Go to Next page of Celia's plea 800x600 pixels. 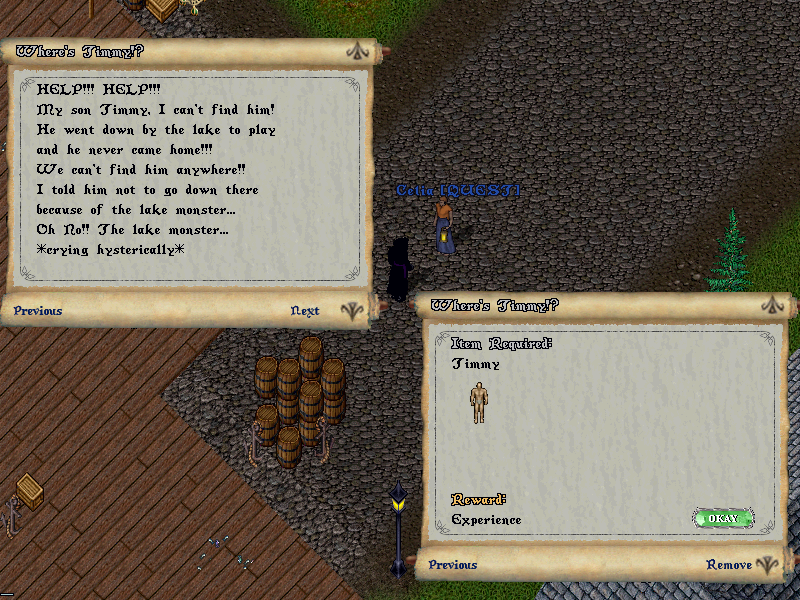[x=305, y=311]
